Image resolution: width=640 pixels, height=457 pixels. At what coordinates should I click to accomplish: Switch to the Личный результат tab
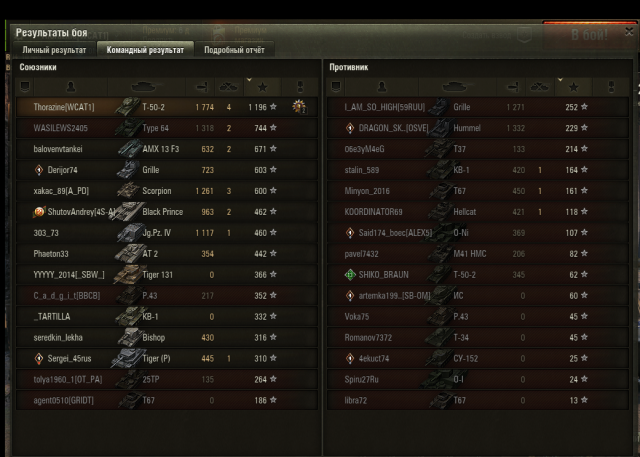54,49
